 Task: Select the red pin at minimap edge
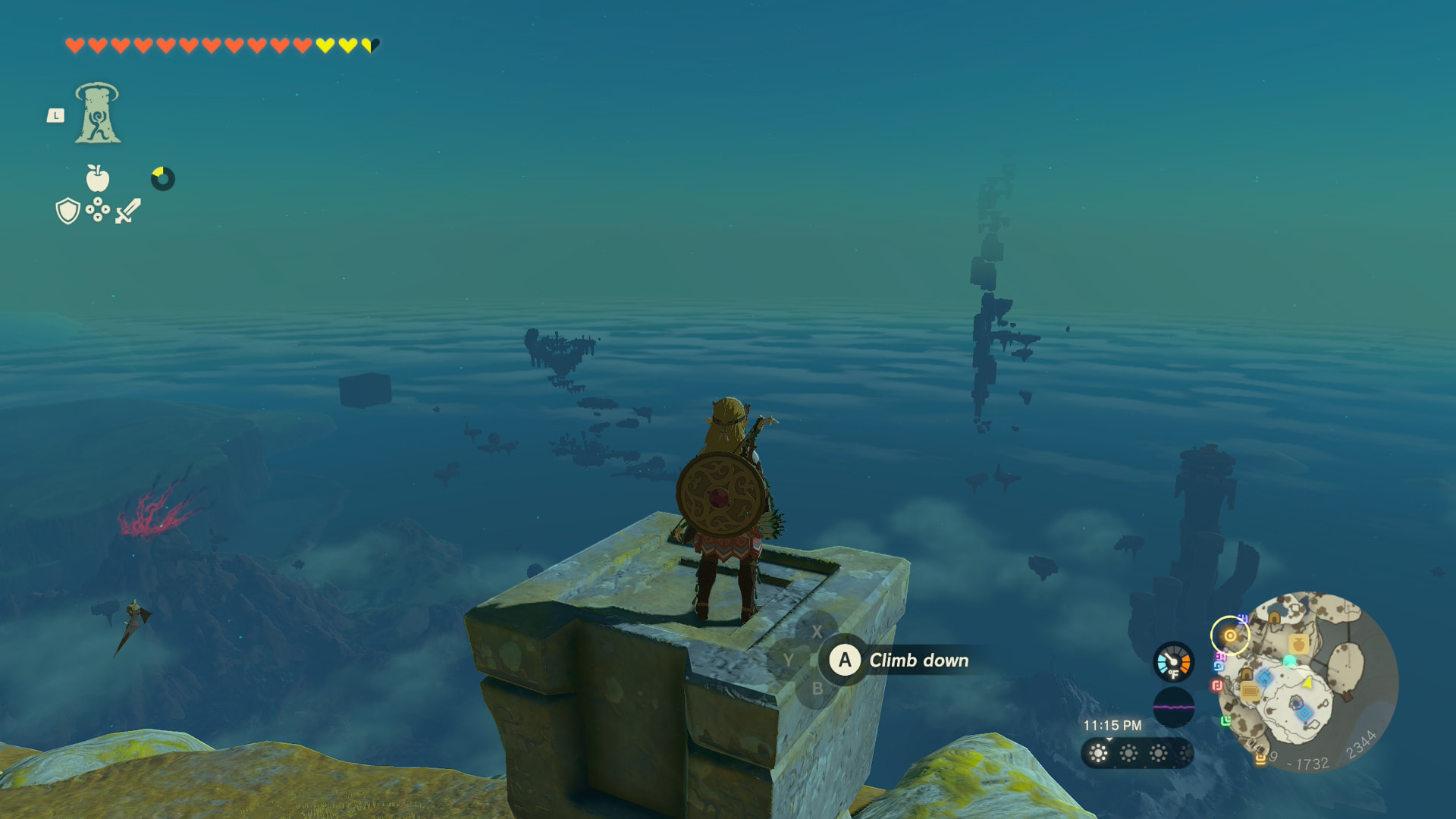[x=1217, y=686]
